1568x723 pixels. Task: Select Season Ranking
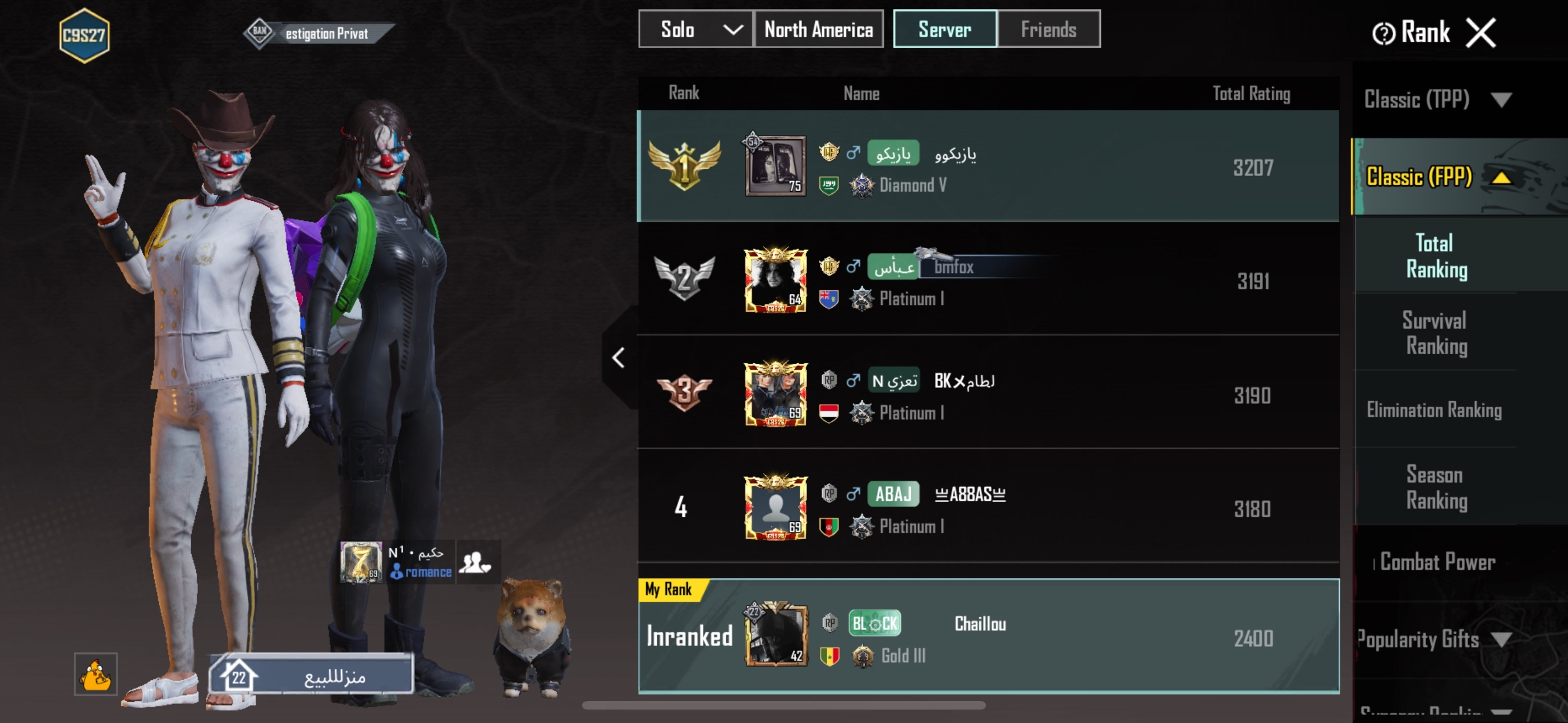point(1435,488)
